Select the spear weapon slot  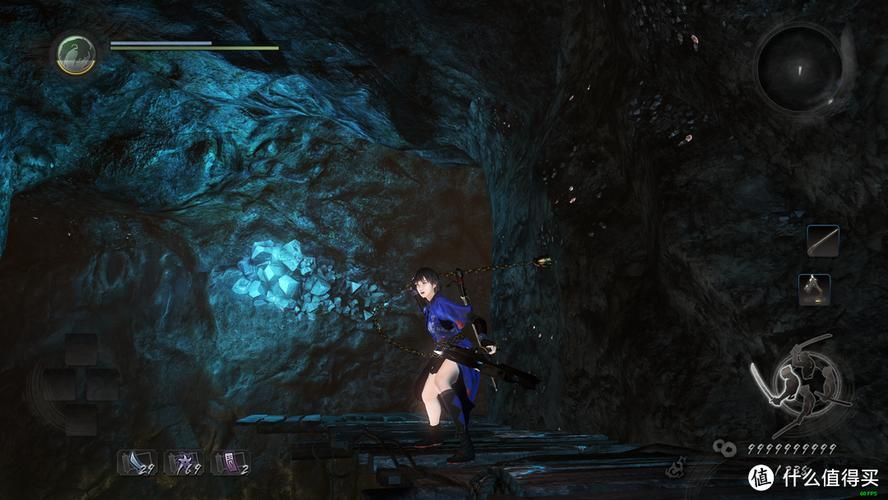point(823,241)
